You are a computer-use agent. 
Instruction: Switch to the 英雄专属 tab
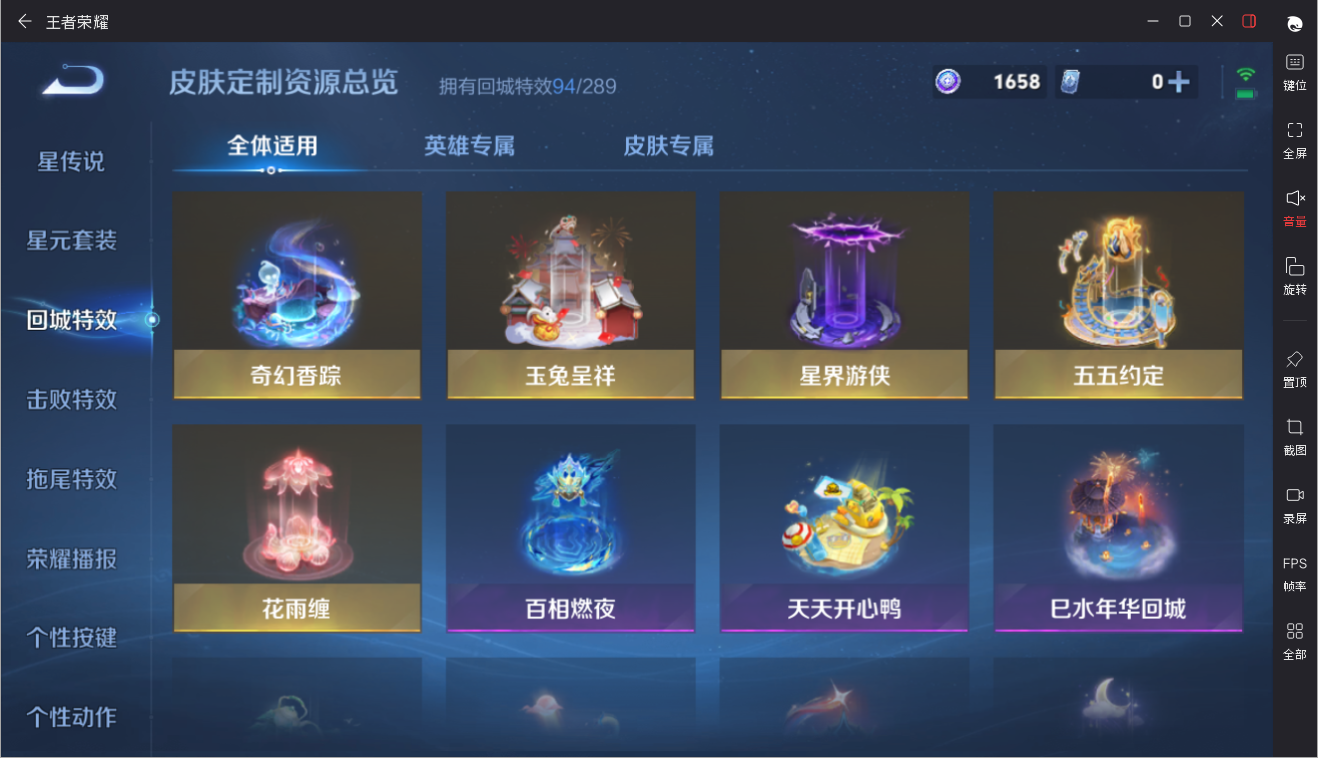click(x=469, y=146)
